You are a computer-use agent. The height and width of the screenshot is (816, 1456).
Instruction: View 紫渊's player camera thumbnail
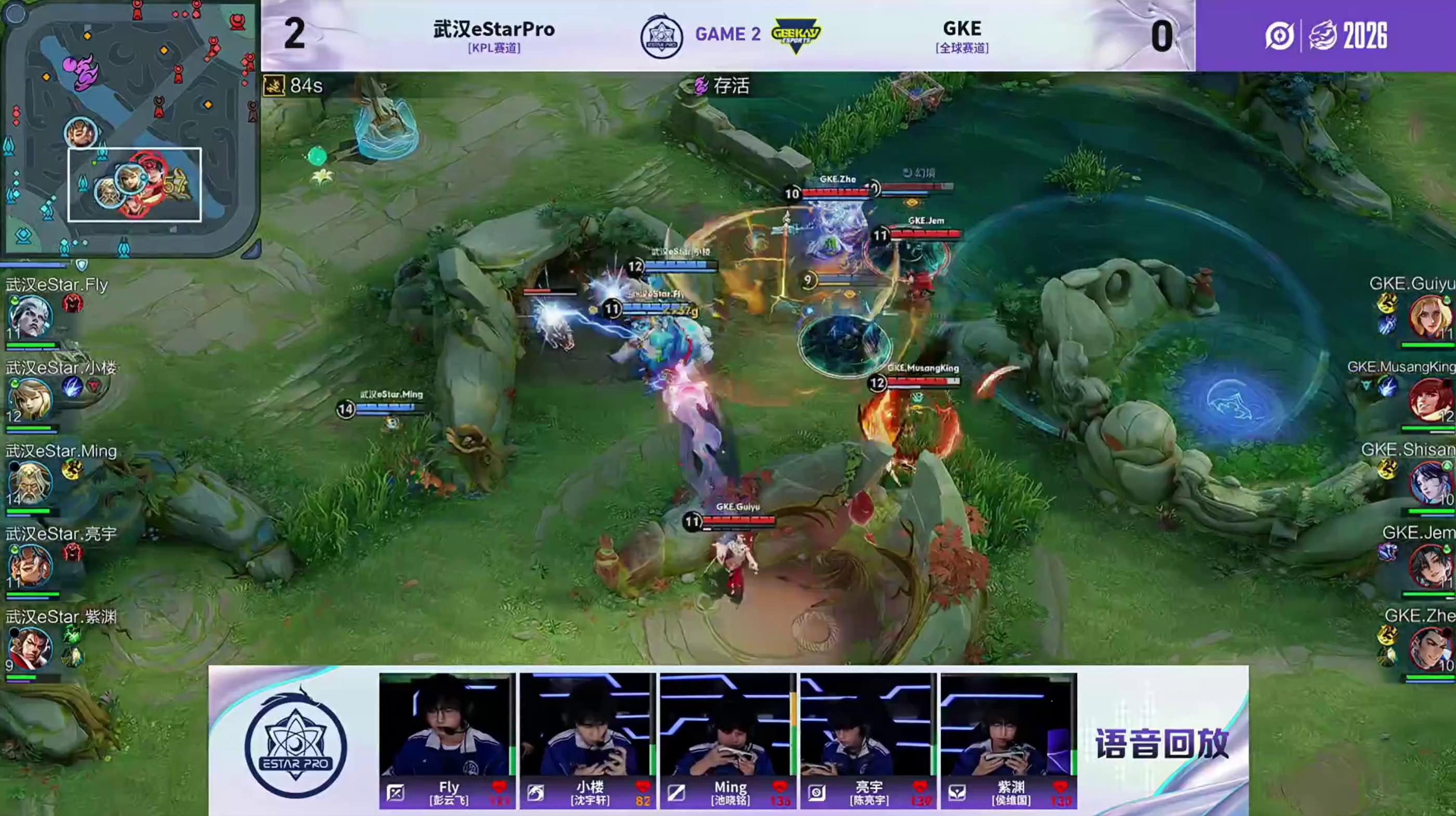coord(1008,725)
